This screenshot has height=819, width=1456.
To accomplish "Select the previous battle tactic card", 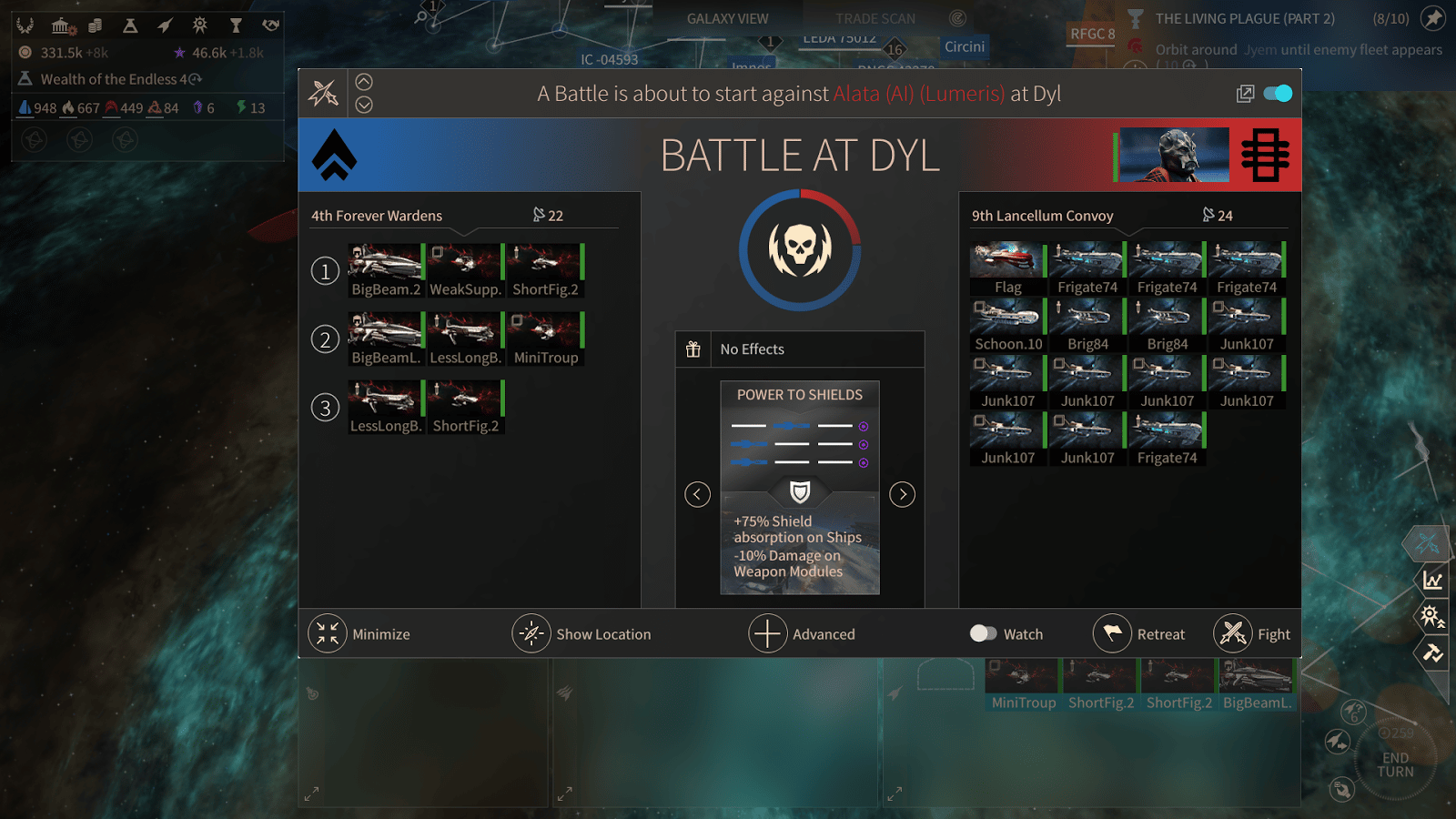I will pyautogui.click(x=697, y=494).
